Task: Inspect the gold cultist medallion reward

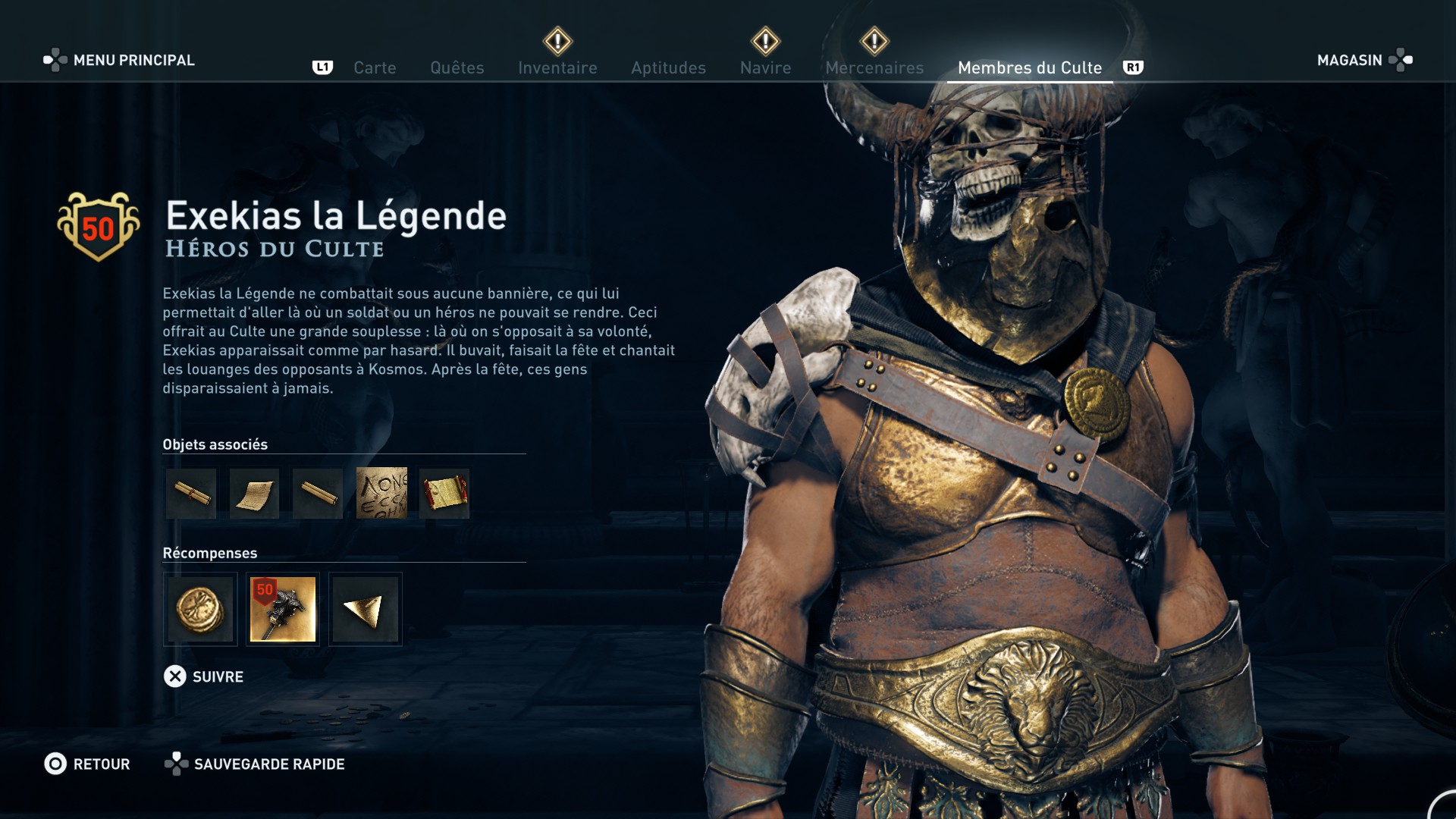Action: pos(200,609)
